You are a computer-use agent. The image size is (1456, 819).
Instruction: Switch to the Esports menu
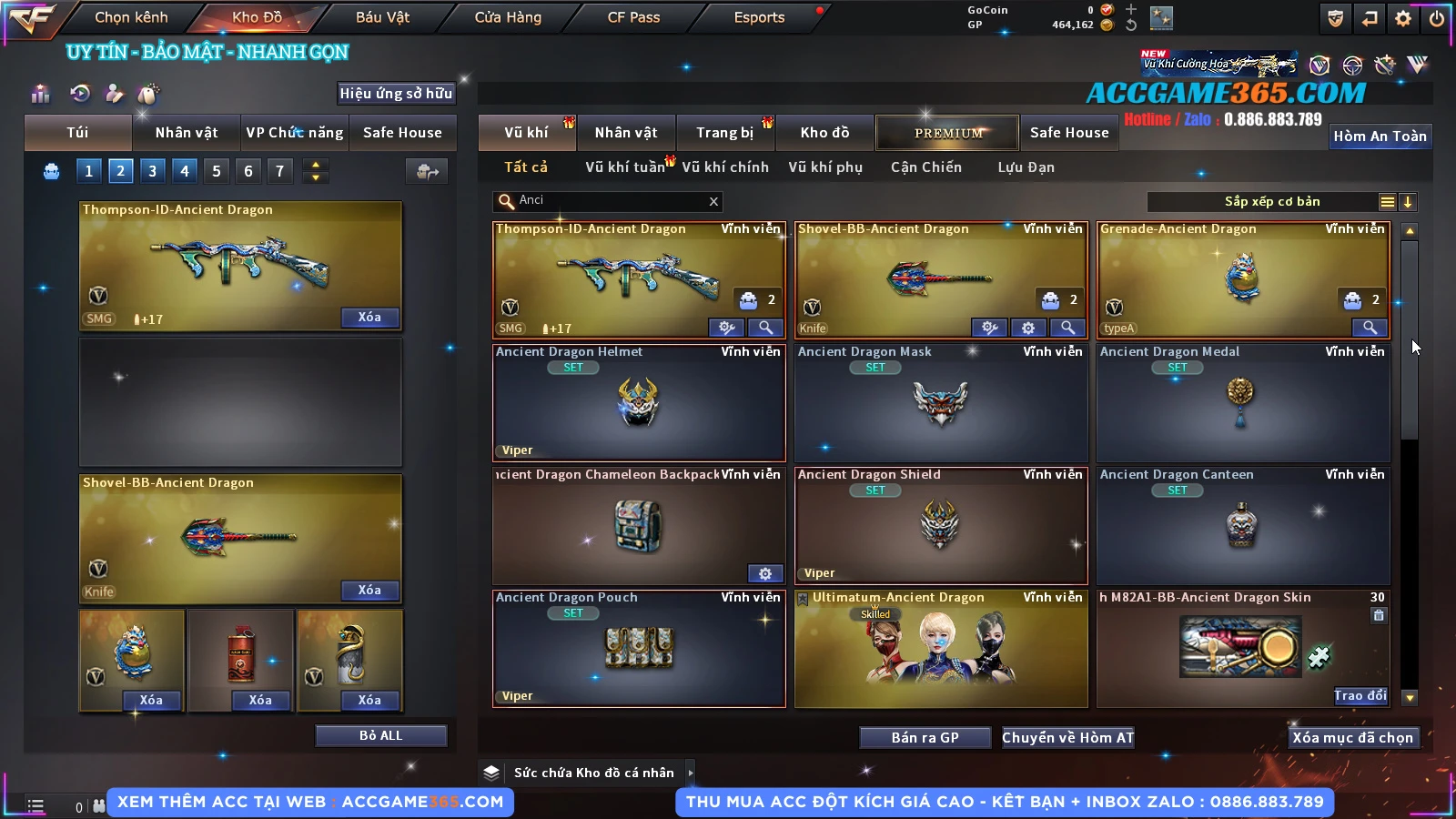point(759,17)
